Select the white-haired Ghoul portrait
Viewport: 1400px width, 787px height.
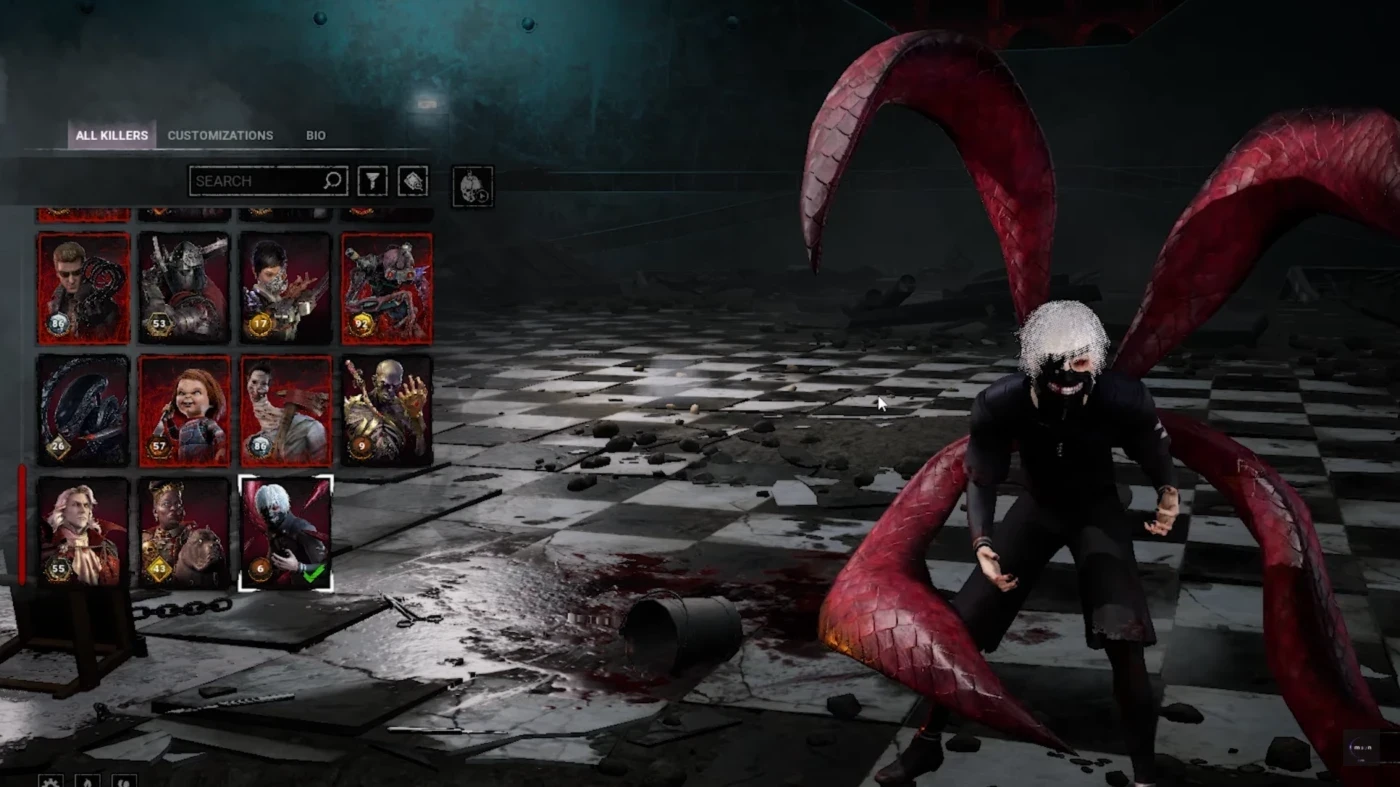(286, 532)
